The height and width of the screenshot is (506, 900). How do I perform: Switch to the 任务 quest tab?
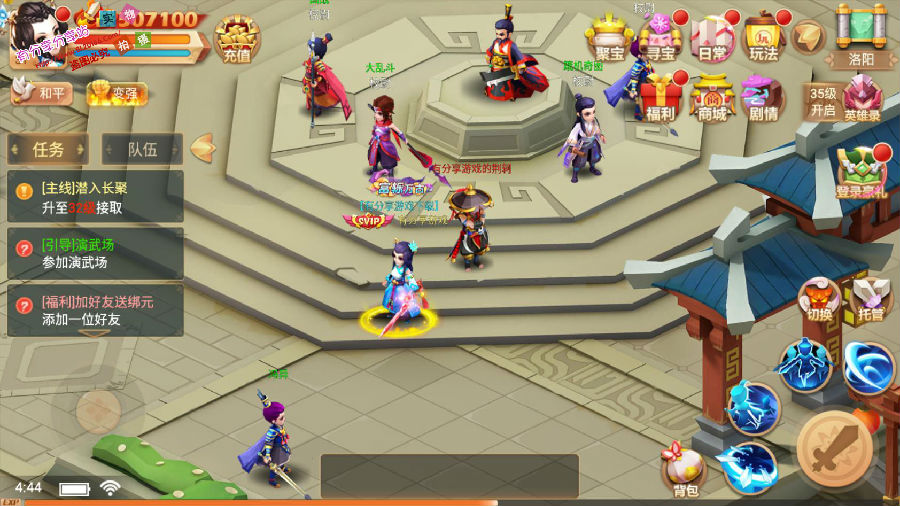tap(48, 150)
